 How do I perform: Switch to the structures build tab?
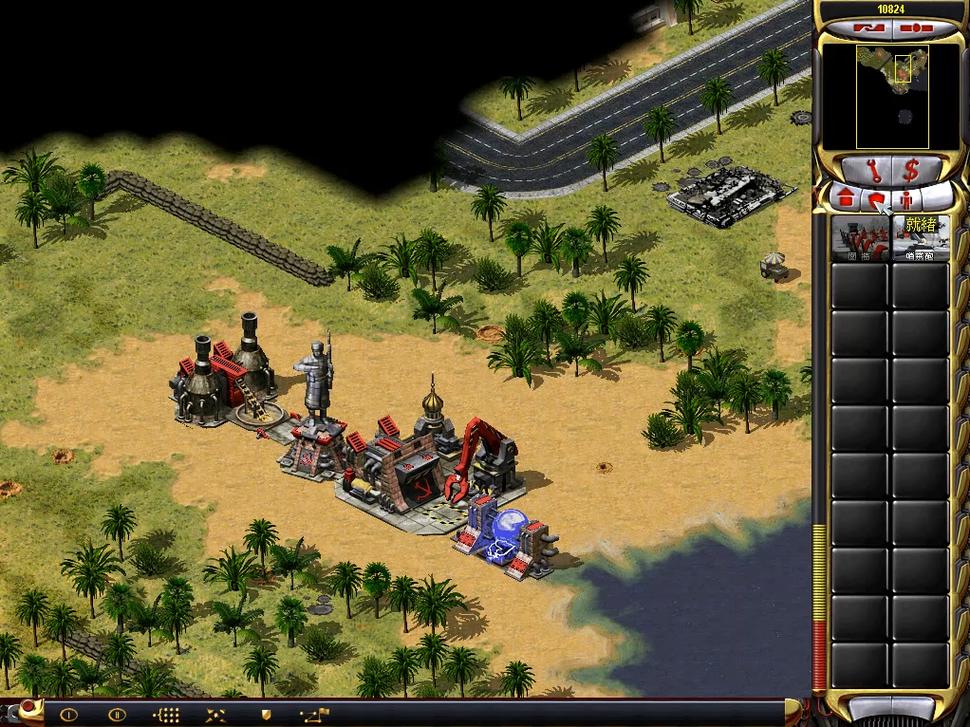845,197
